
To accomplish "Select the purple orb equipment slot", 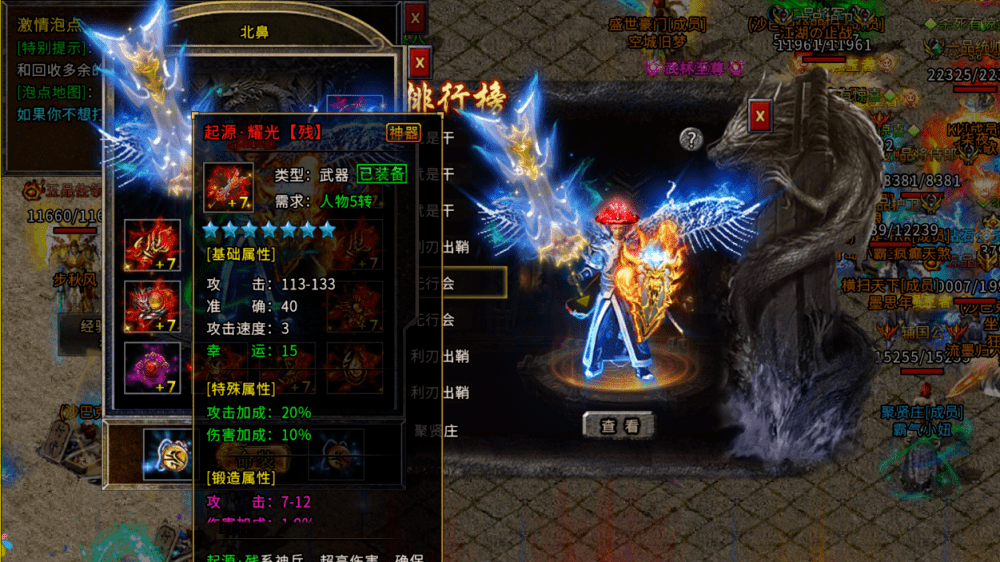I will click(x=152, y=367).
